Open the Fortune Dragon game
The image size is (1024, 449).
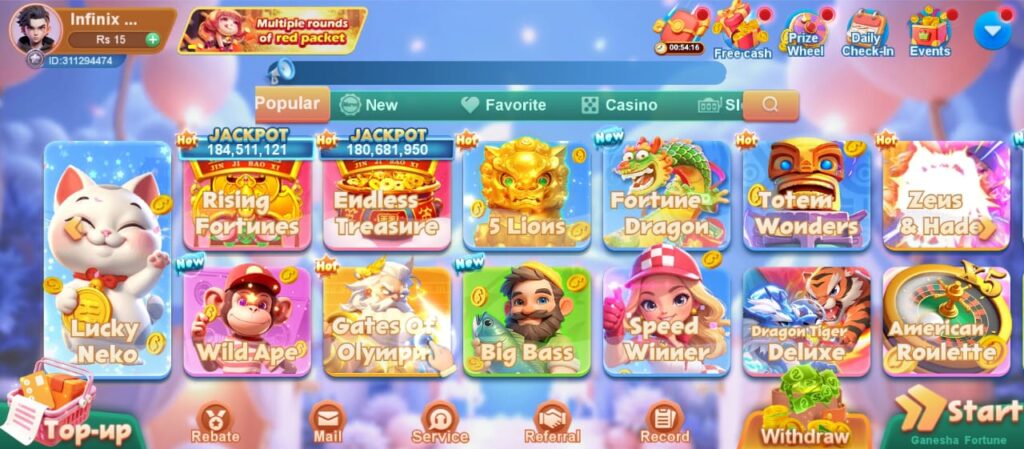pyautogui.click(x=666, y=195)
